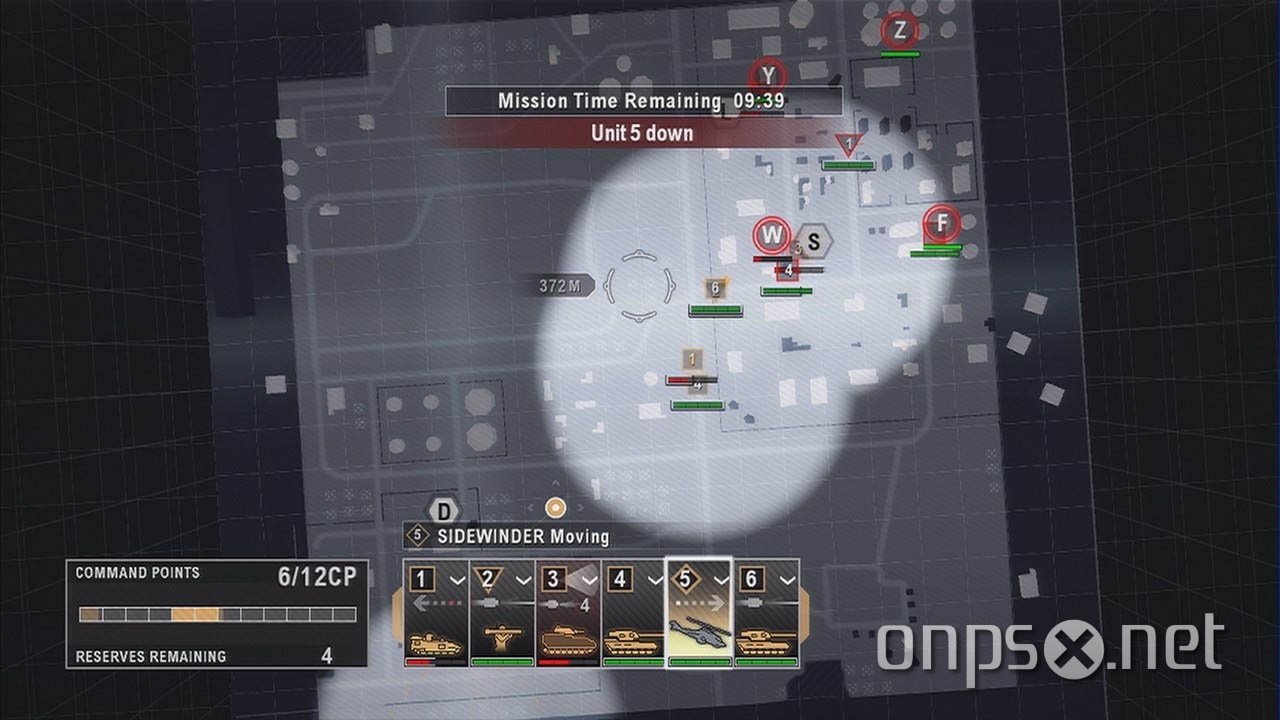Select unit 3 tank with searchlight icon
Viewport: 1280px width, 720px height.
pos(568,641)
